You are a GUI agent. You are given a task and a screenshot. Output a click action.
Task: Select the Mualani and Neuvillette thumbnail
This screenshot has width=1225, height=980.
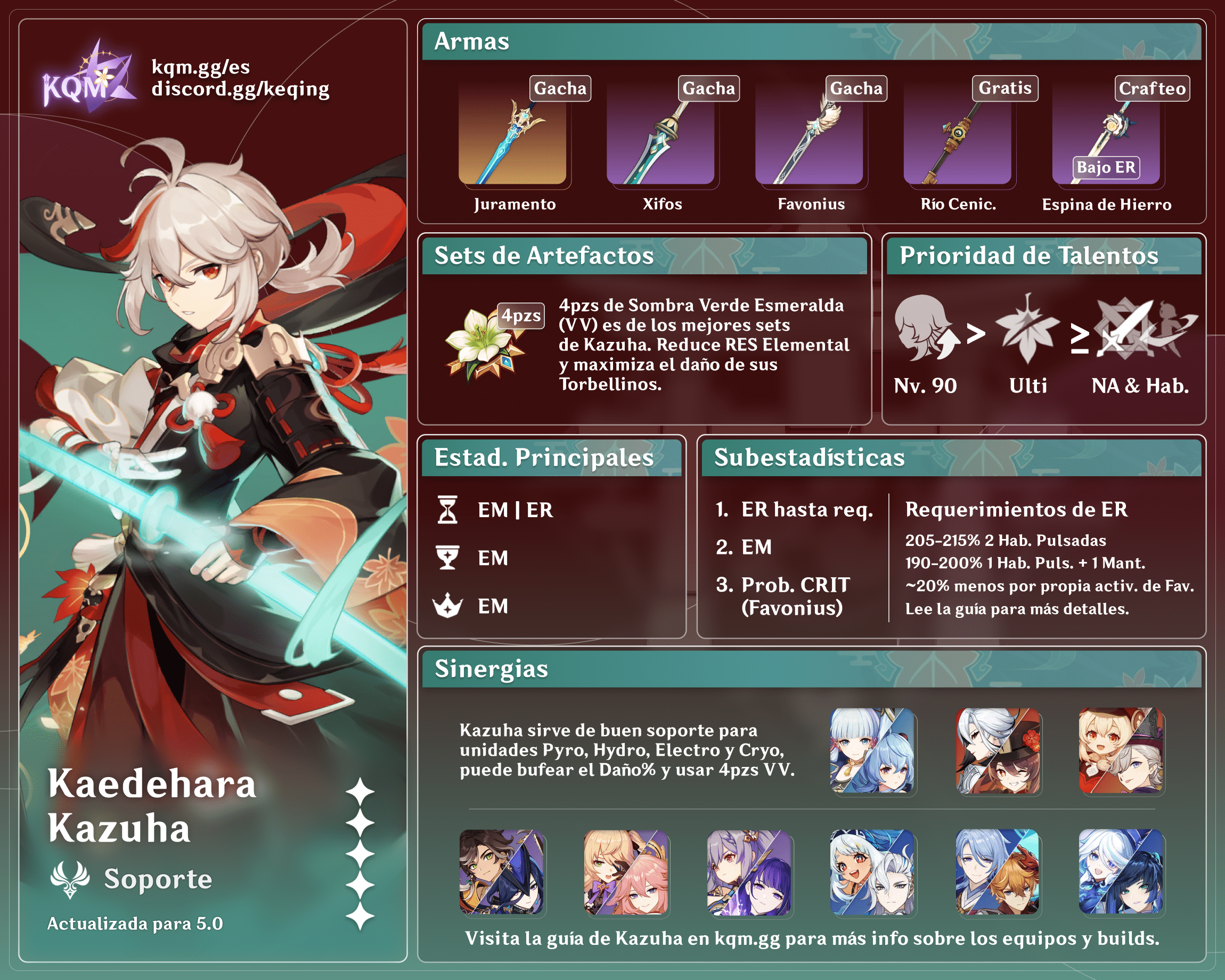click(872, 872)
